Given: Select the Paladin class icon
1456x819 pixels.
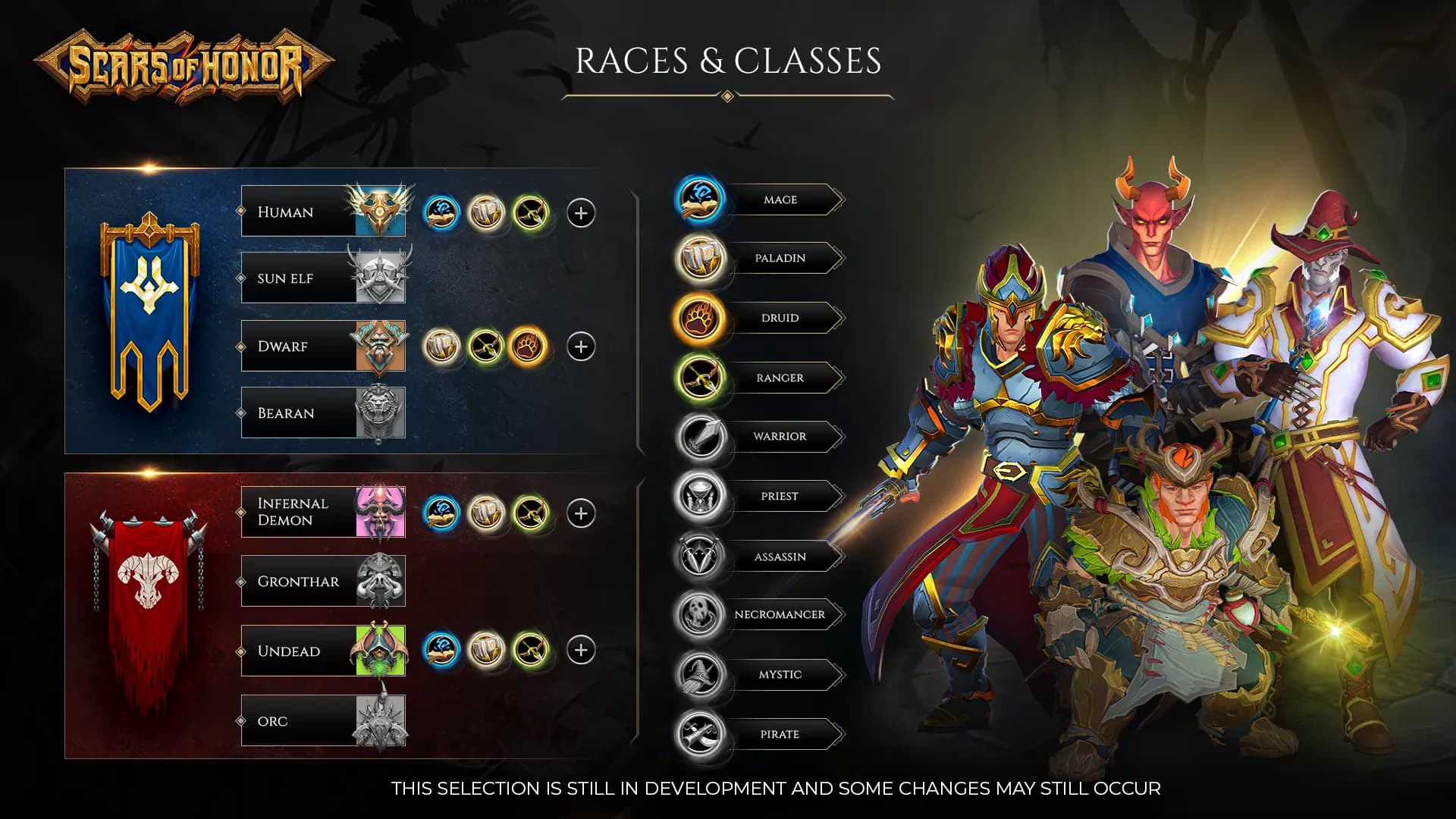Looking at the screenshot, I should (x=699, y=258).
